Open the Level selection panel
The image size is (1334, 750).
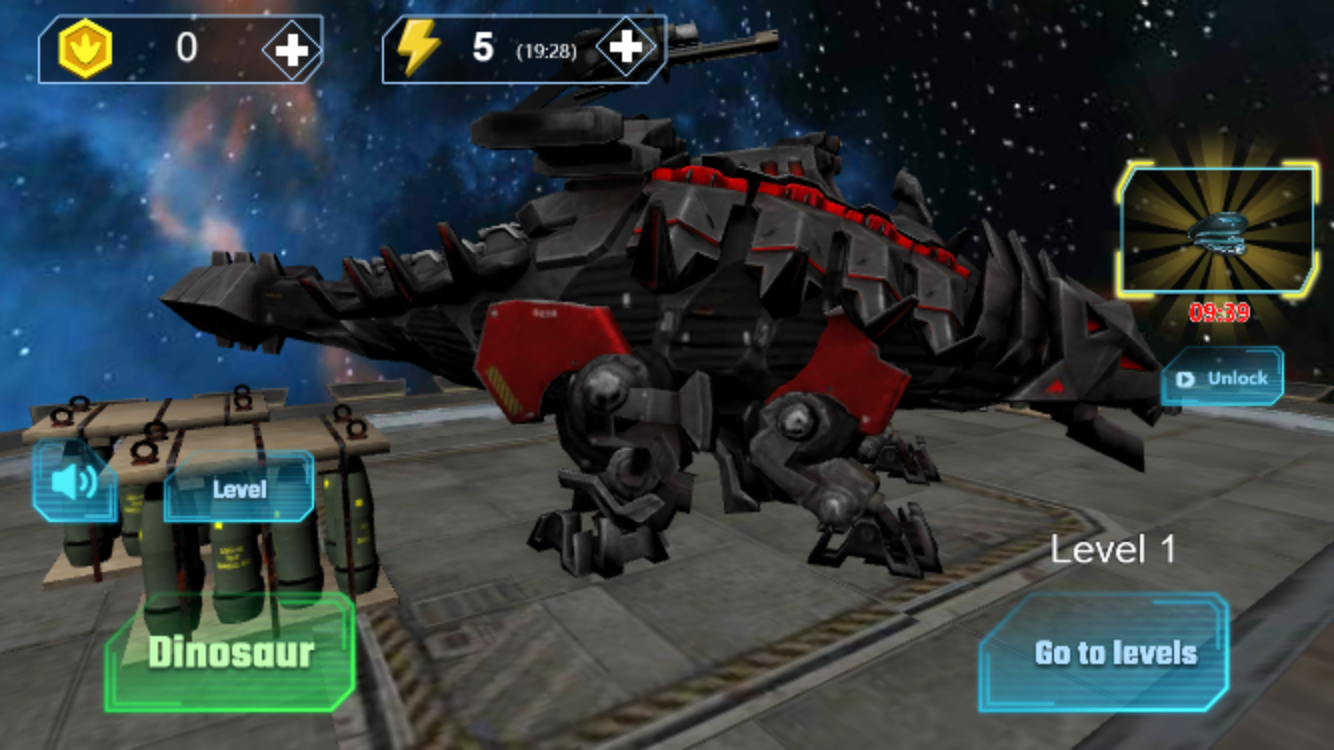[240, 489]
